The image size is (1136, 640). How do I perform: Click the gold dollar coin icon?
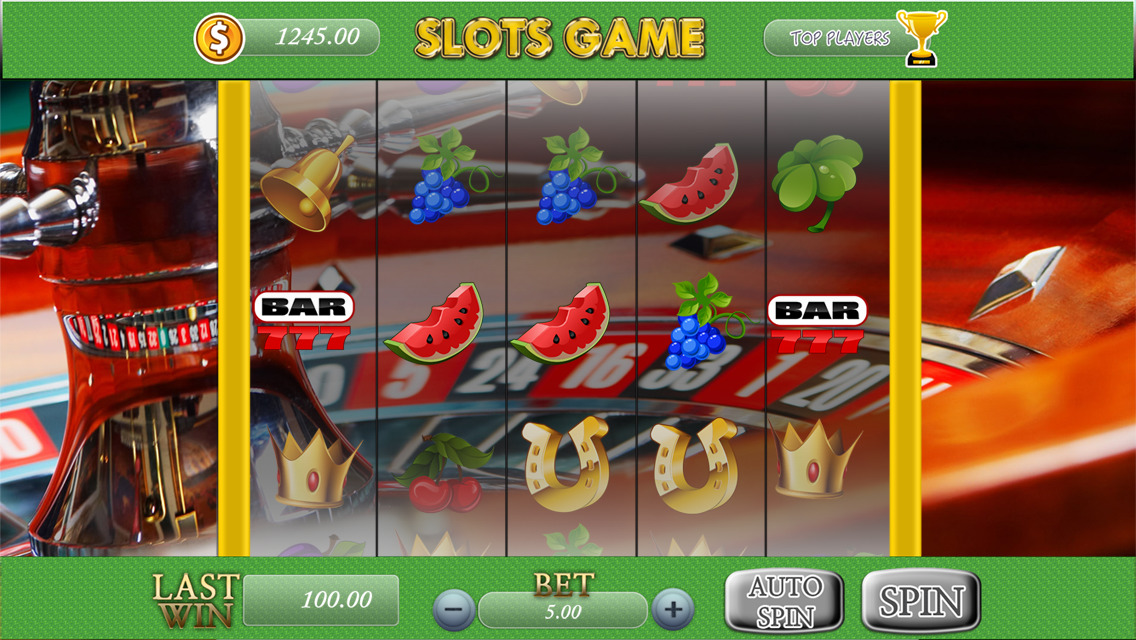coord(219,38)
